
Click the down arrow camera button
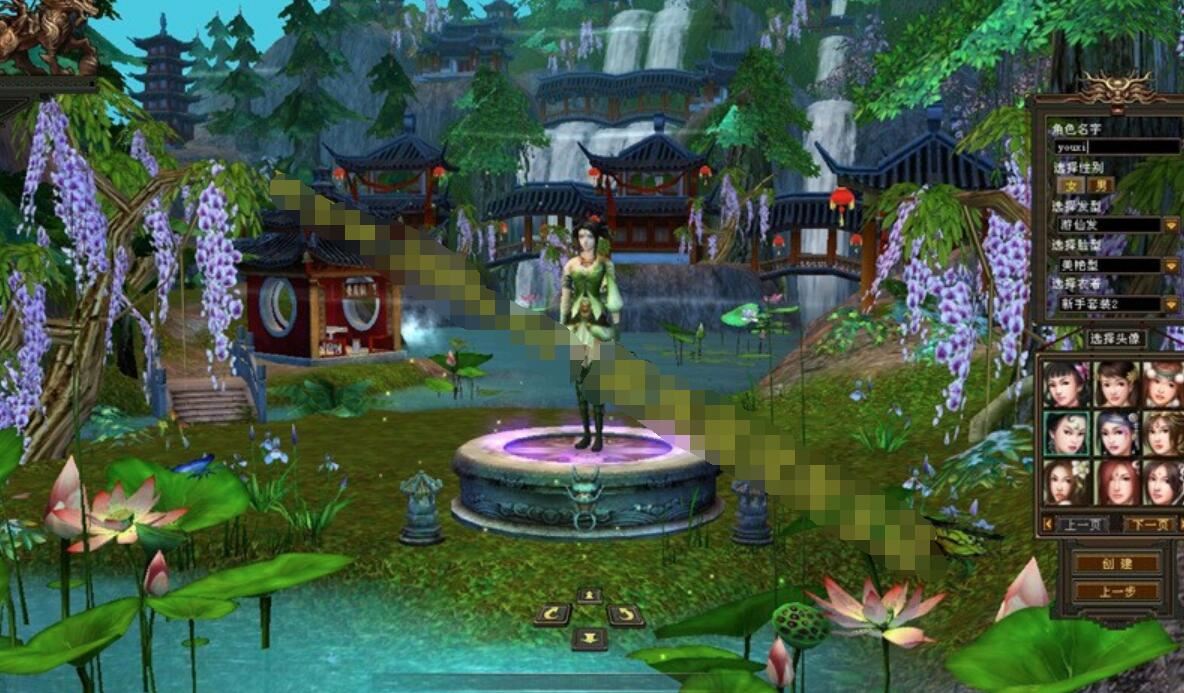click(589, 638)
